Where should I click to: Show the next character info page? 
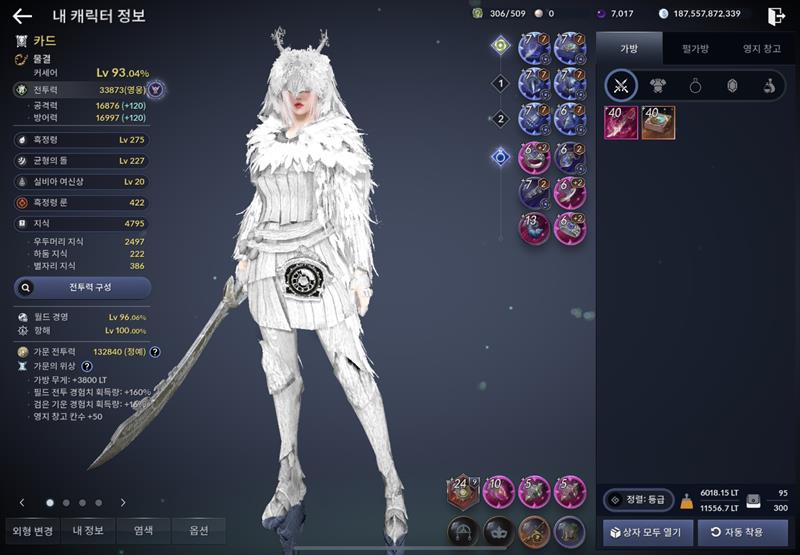point(123,502)
